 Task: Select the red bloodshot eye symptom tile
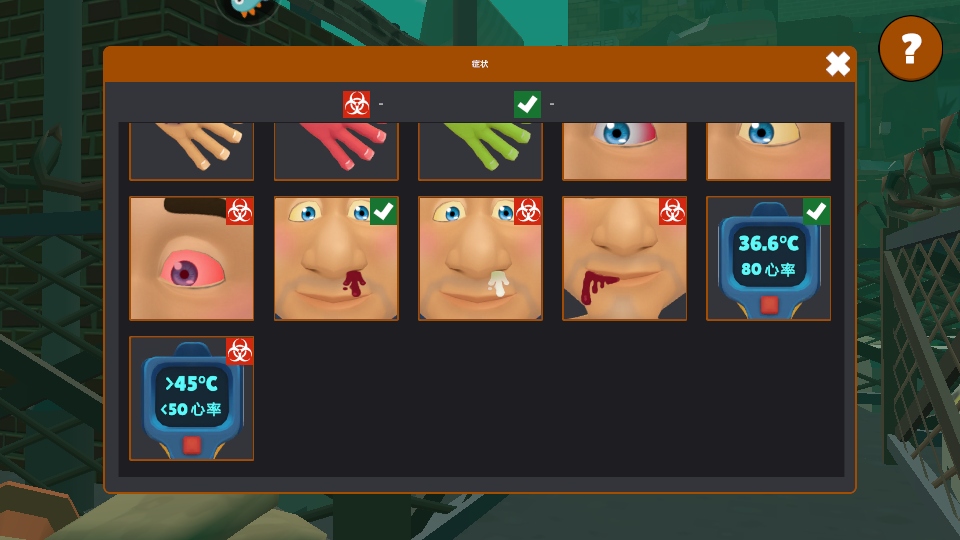tap(191, 258)
